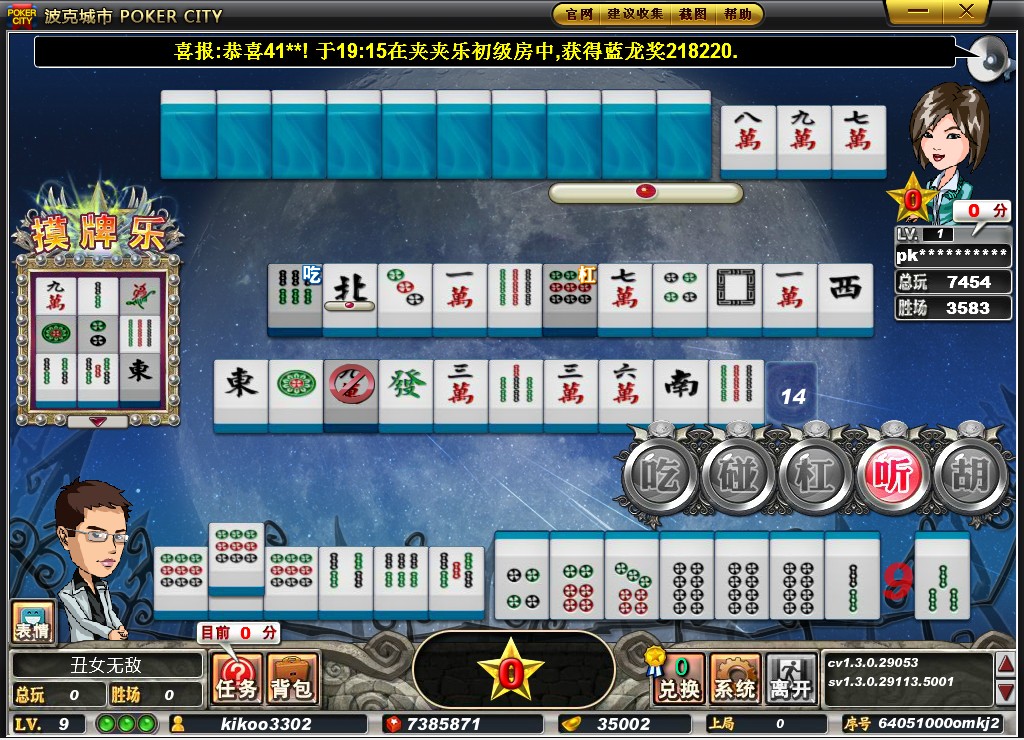Declare a win with 胡

click(x=970, y=475)
